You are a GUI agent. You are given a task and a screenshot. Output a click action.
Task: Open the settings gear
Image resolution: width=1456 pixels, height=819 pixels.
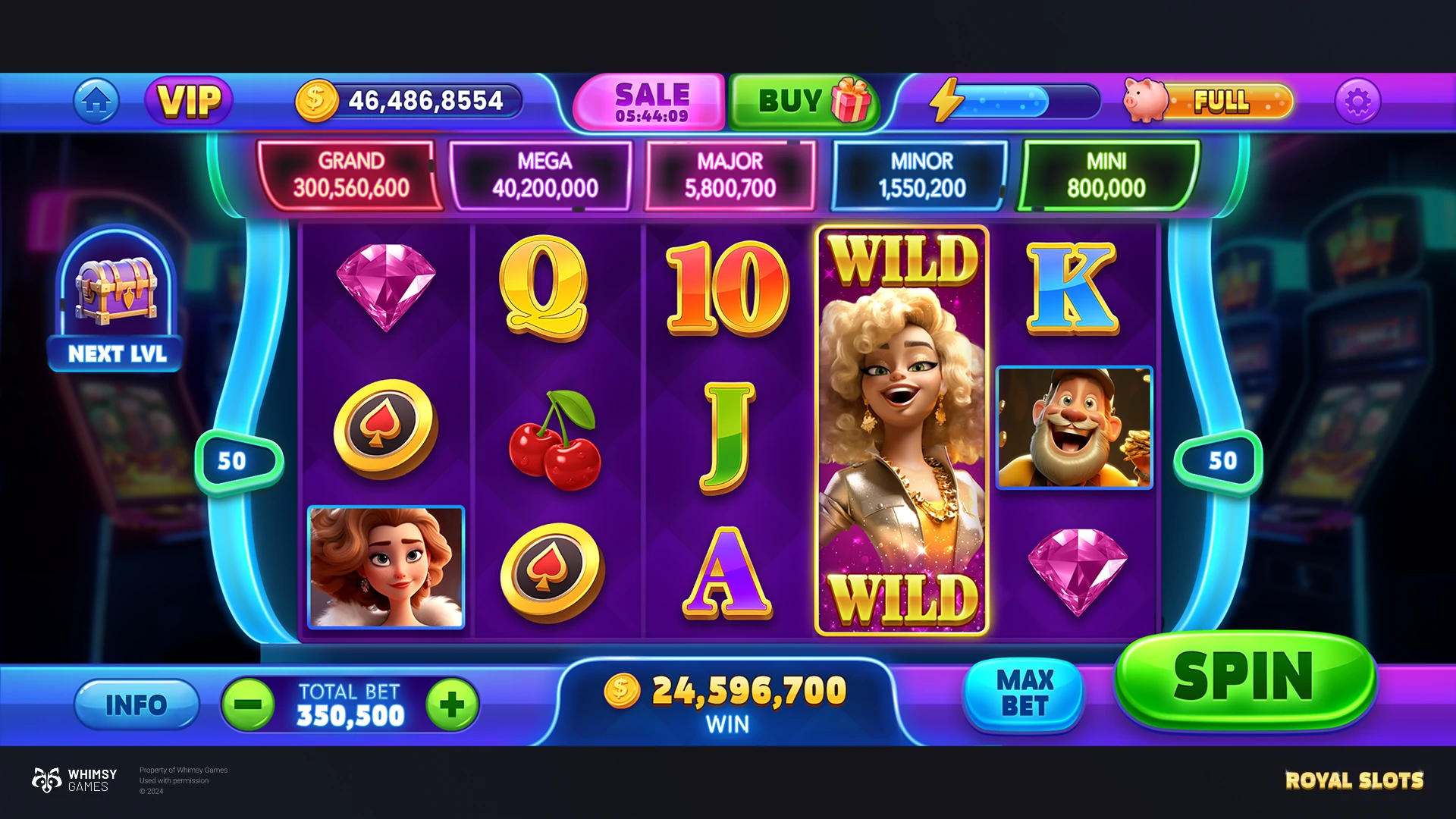pos(1357,101)
